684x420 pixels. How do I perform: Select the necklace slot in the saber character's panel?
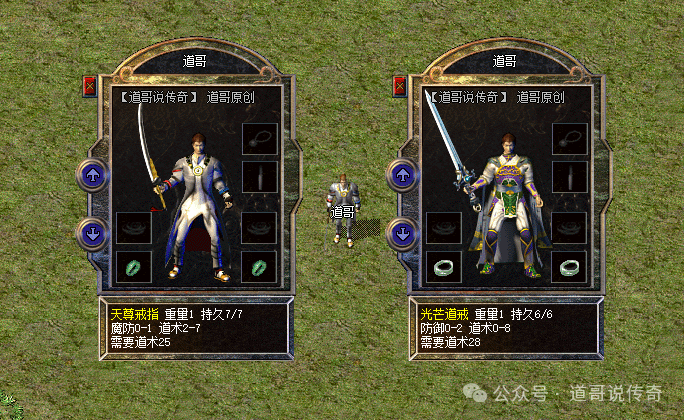pyautogui.click(x=259, y=140)
